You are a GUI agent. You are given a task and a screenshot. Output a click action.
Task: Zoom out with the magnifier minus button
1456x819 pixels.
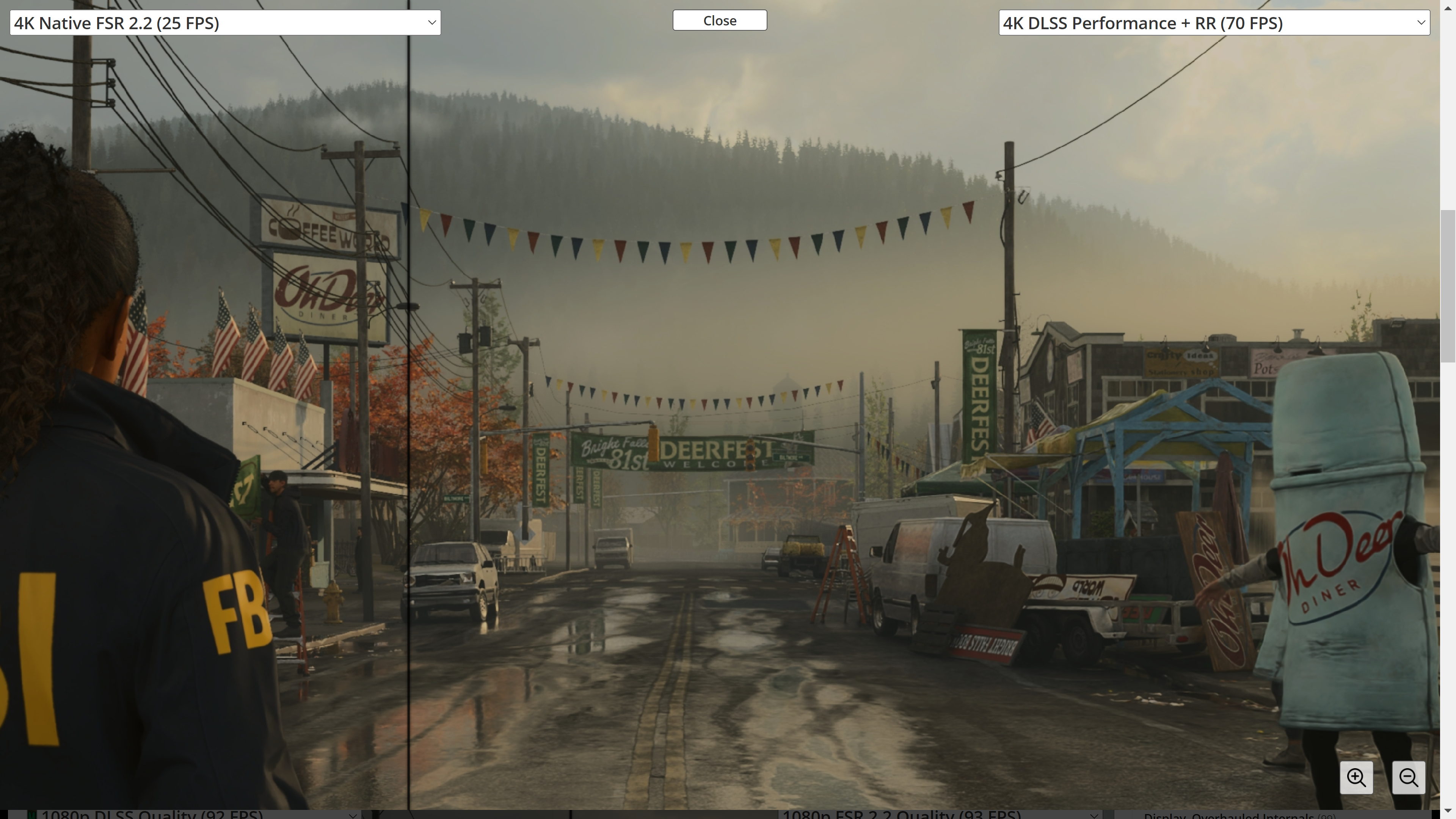tap(1408, 777)
